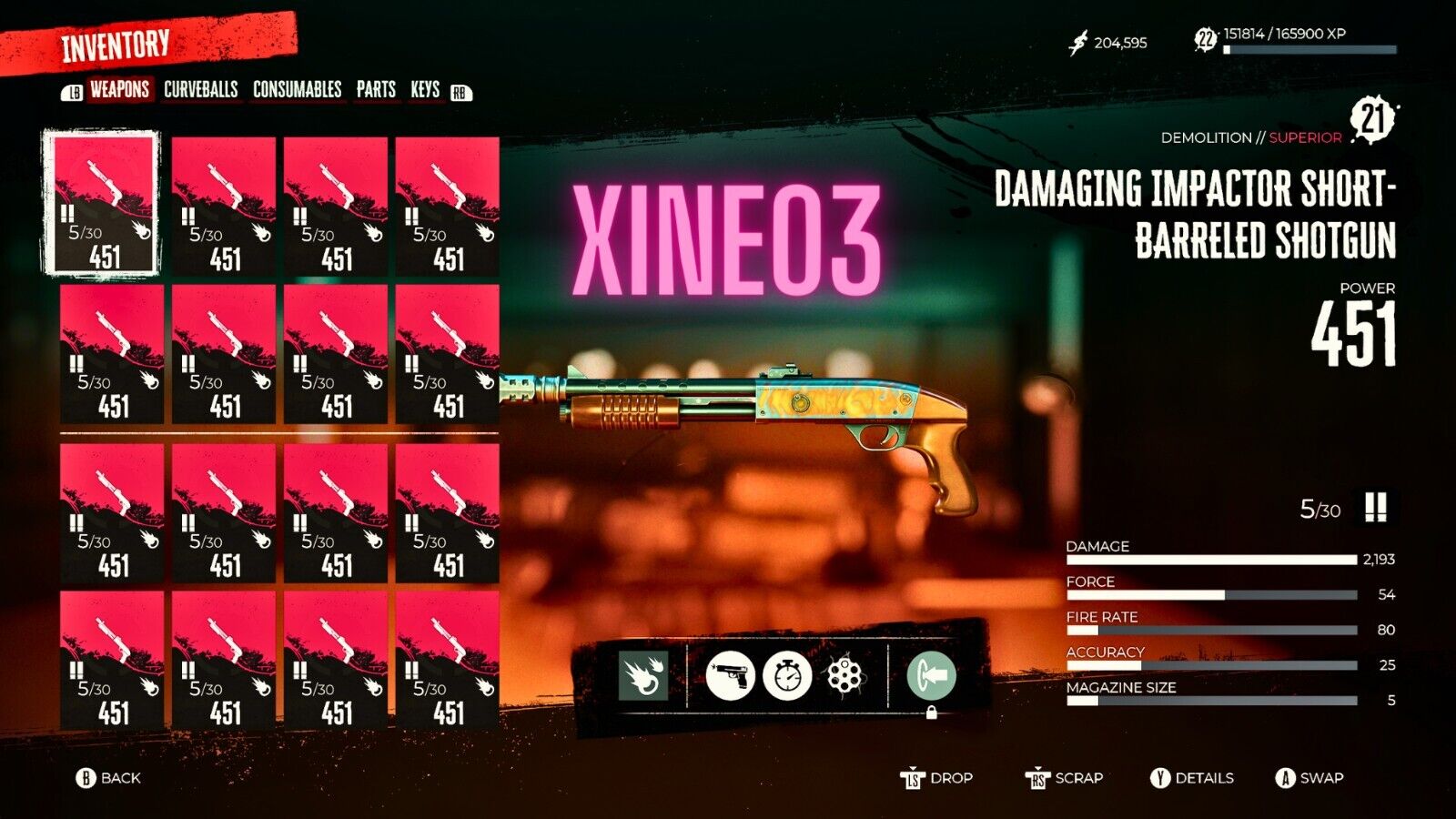Select the locked teal arrow perk
This screenshot has width=1456, height=819.
click(931, 675)
